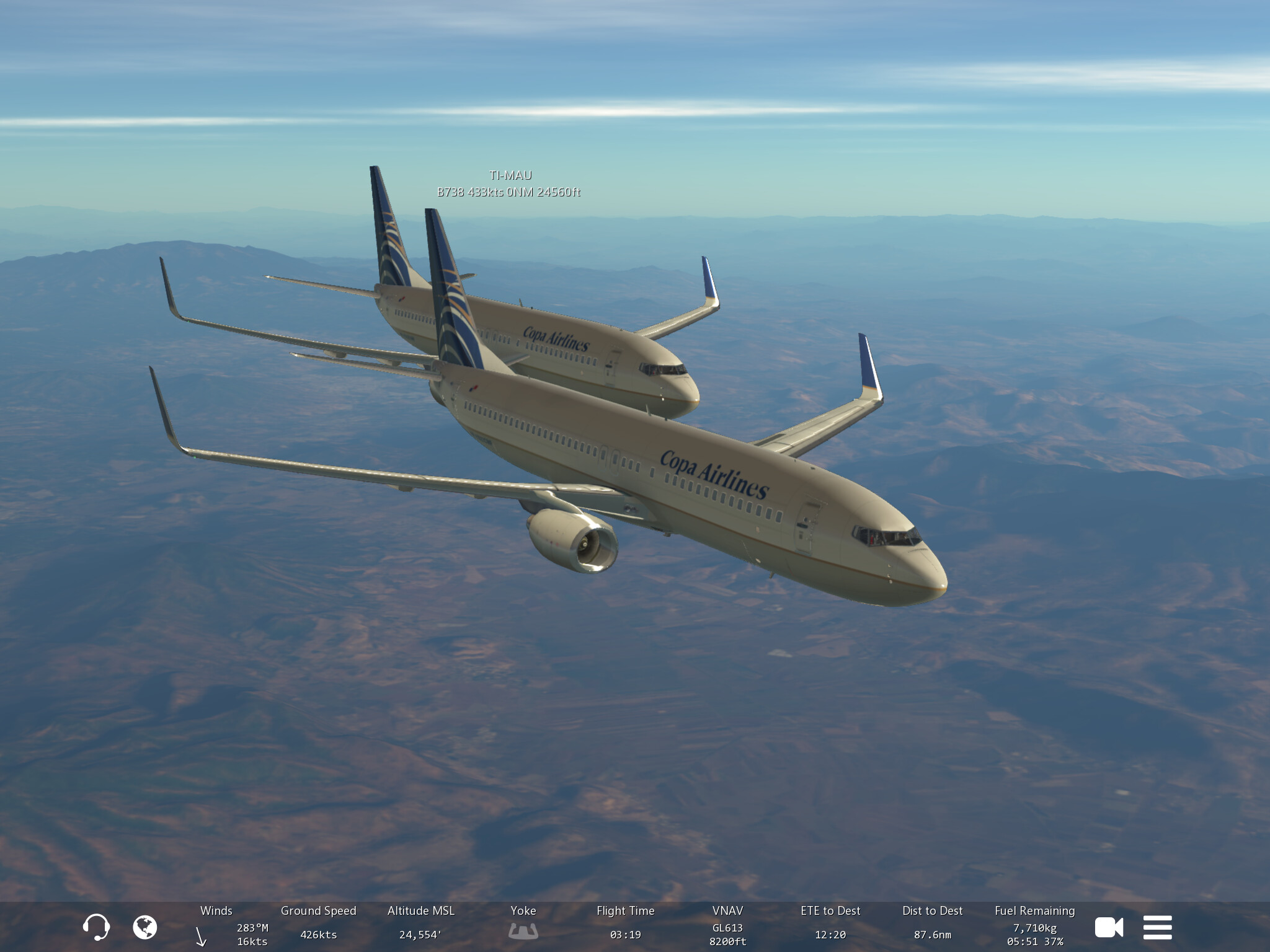Tap the Fuel Remaining status item
This screenshot has height=952, width=1270.
(1034, 927)
